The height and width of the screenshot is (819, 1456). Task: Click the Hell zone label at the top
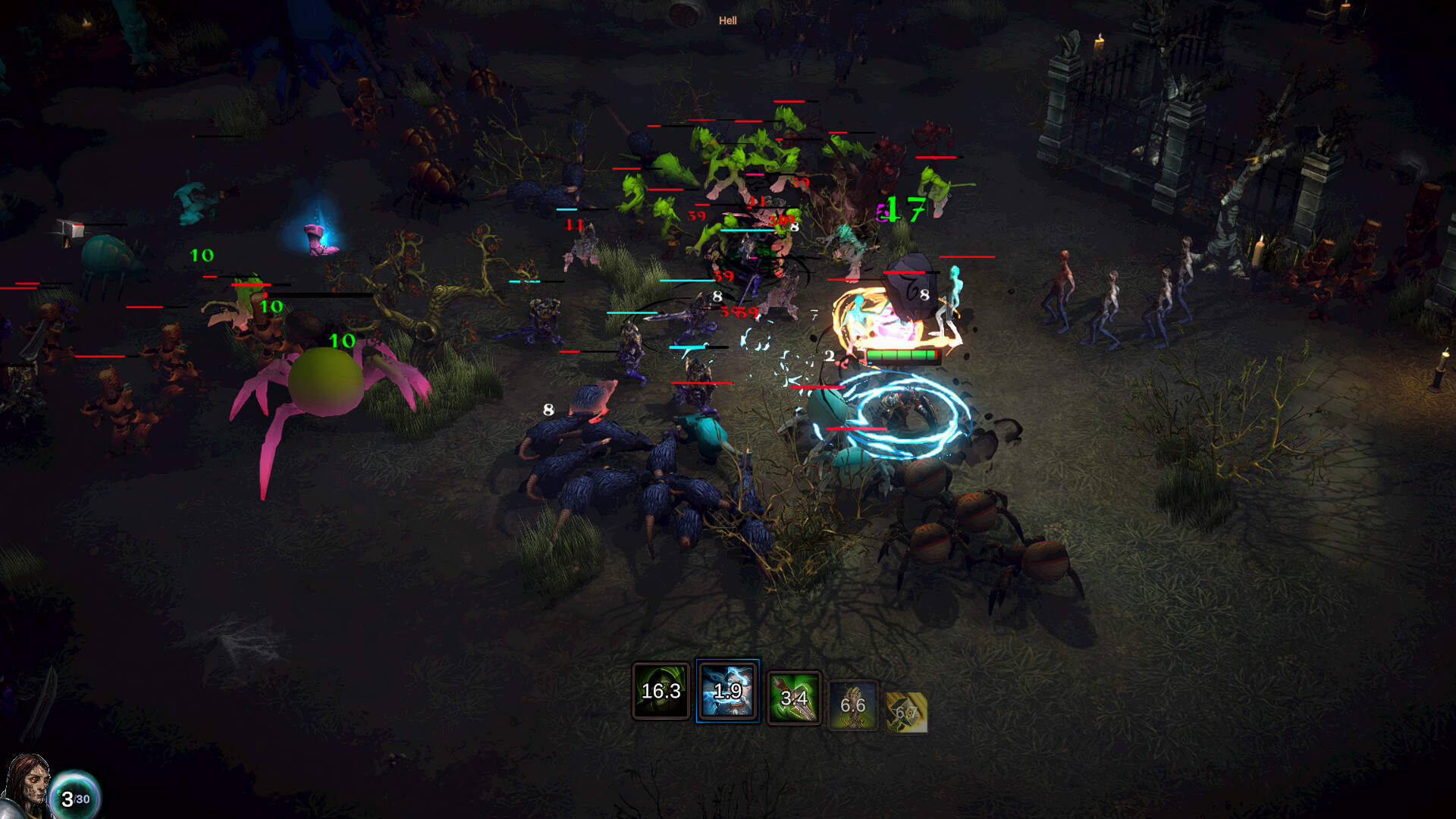[727, 21]
